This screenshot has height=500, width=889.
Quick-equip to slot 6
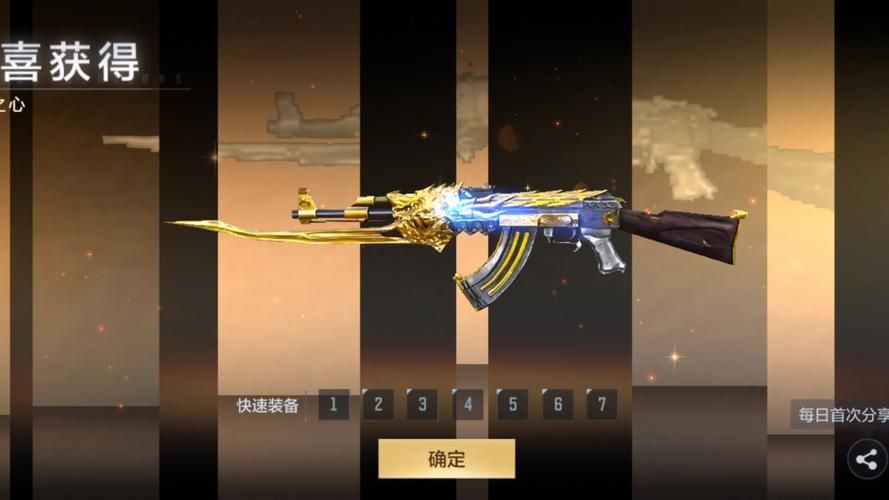(557, 405)
